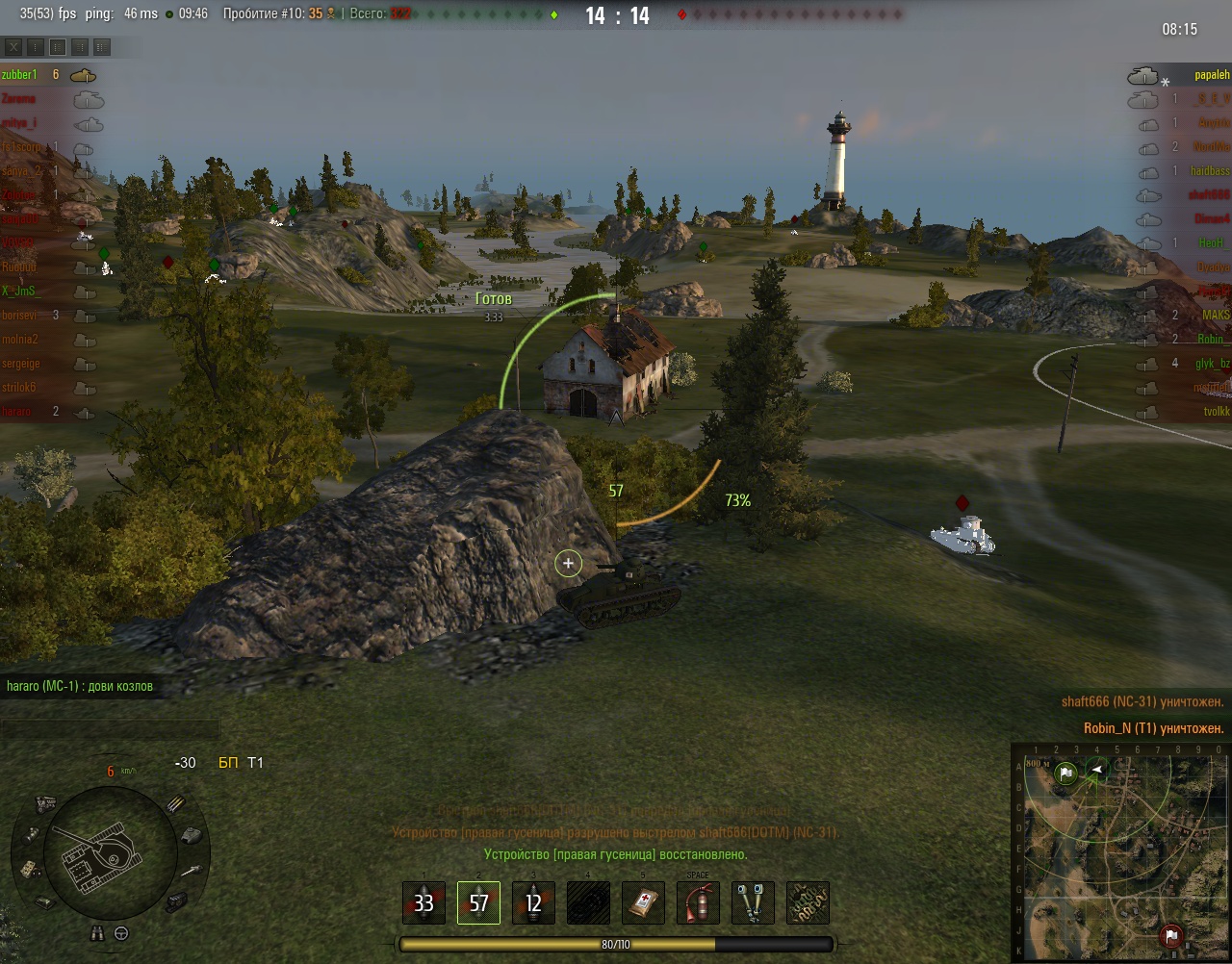Select player zubber1 in the team list
This screenshot has height=964, width=1232.
[19, 75]
